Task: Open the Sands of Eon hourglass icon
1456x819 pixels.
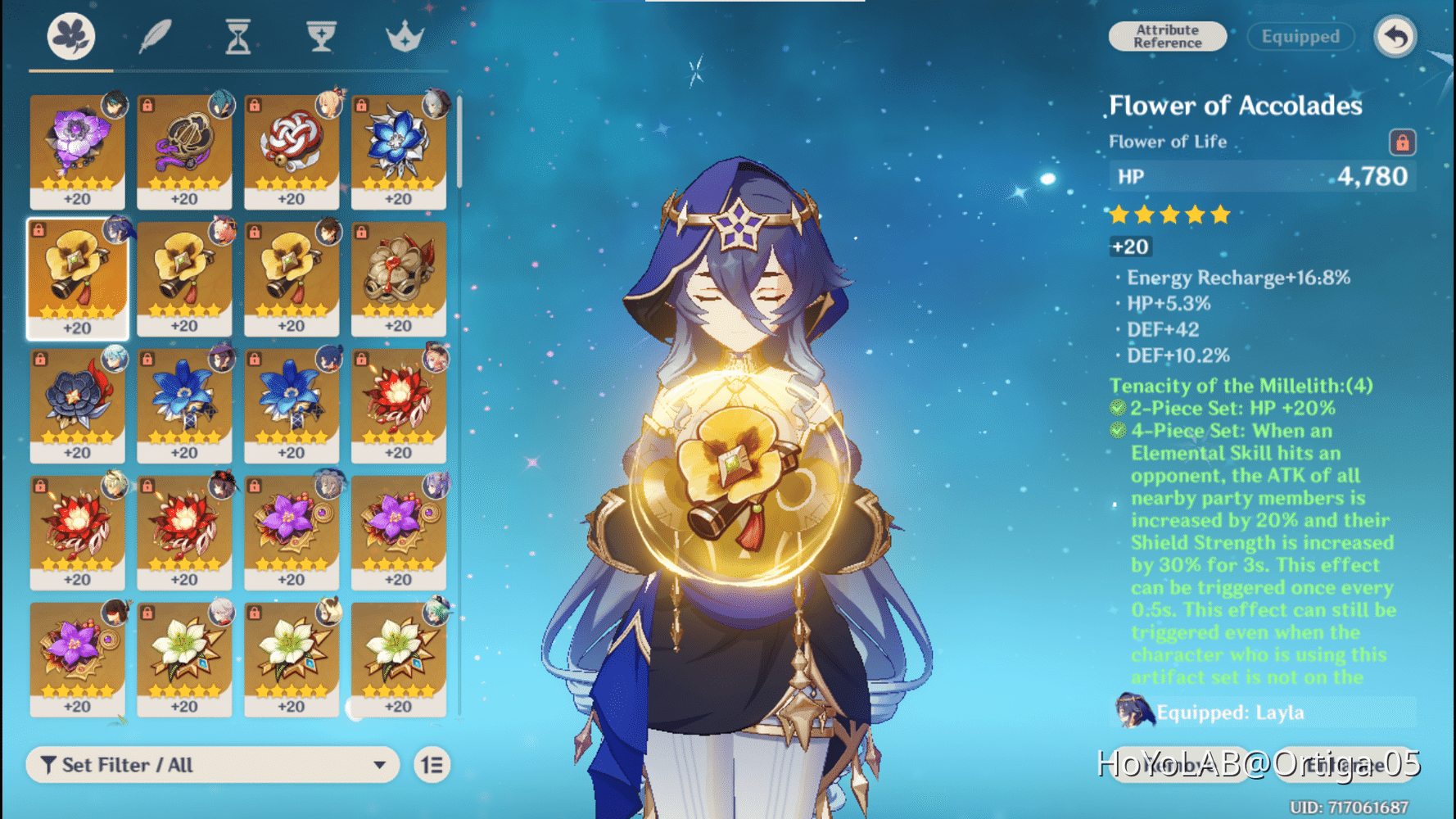Action: point(237,36)
